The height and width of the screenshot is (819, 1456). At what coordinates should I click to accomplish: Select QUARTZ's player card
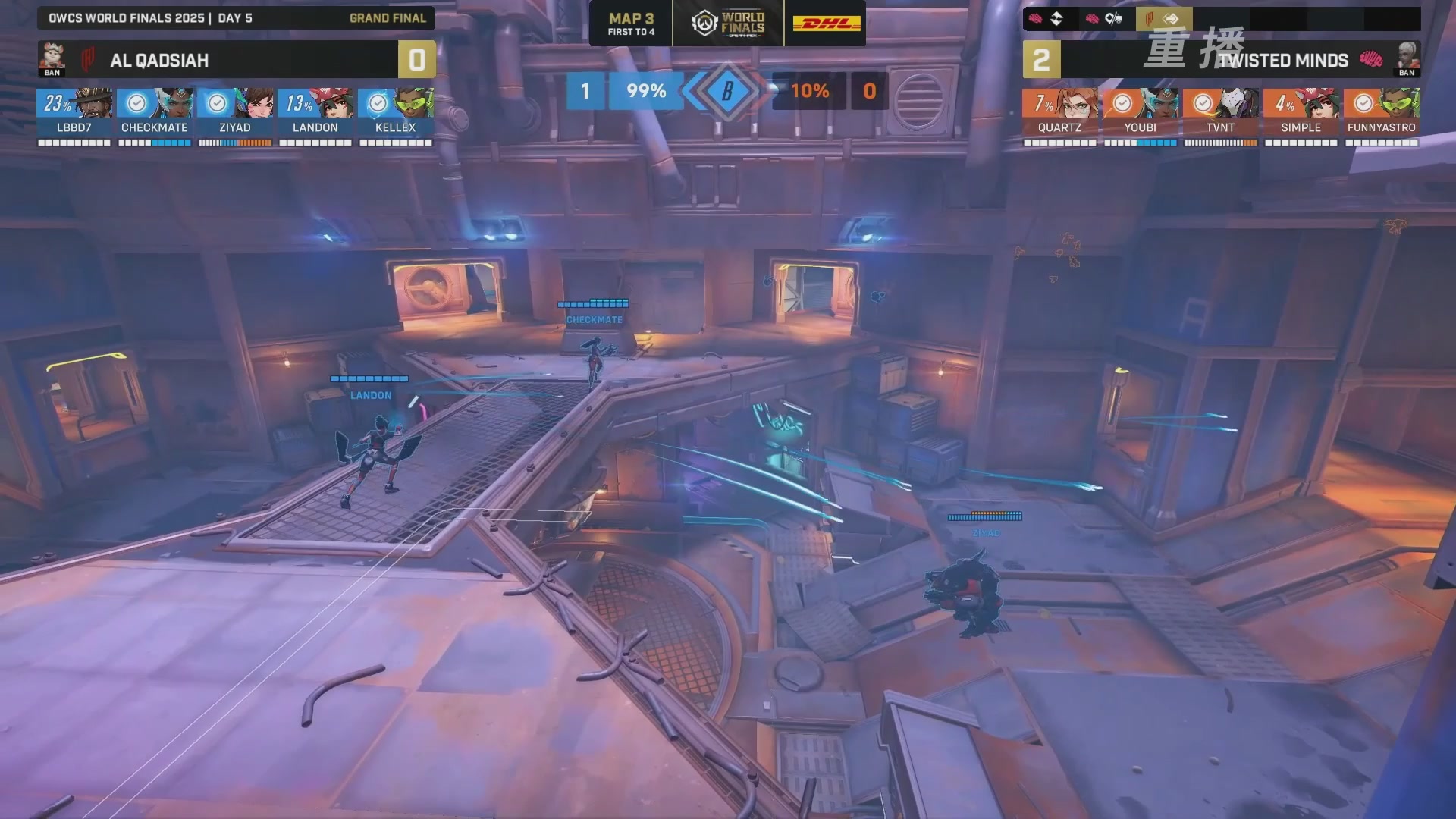point(1059,112)
